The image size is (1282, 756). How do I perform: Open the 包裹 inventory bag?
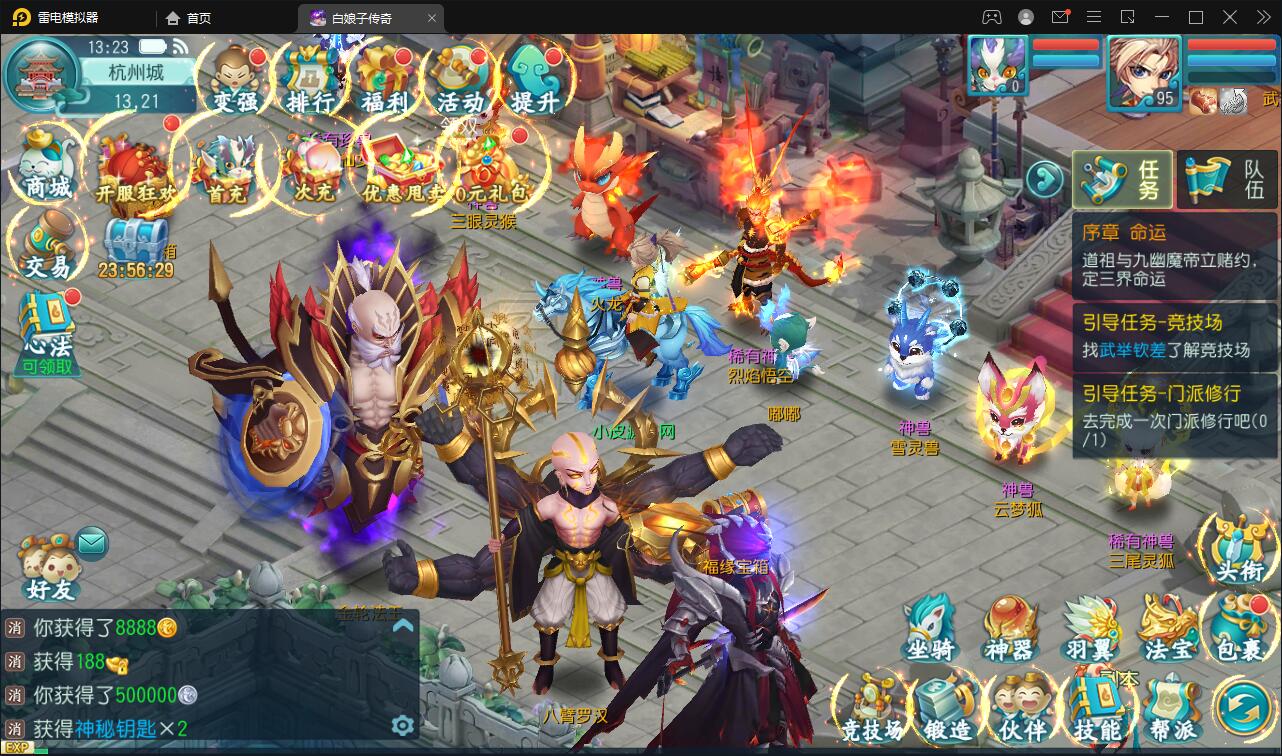1240,630
